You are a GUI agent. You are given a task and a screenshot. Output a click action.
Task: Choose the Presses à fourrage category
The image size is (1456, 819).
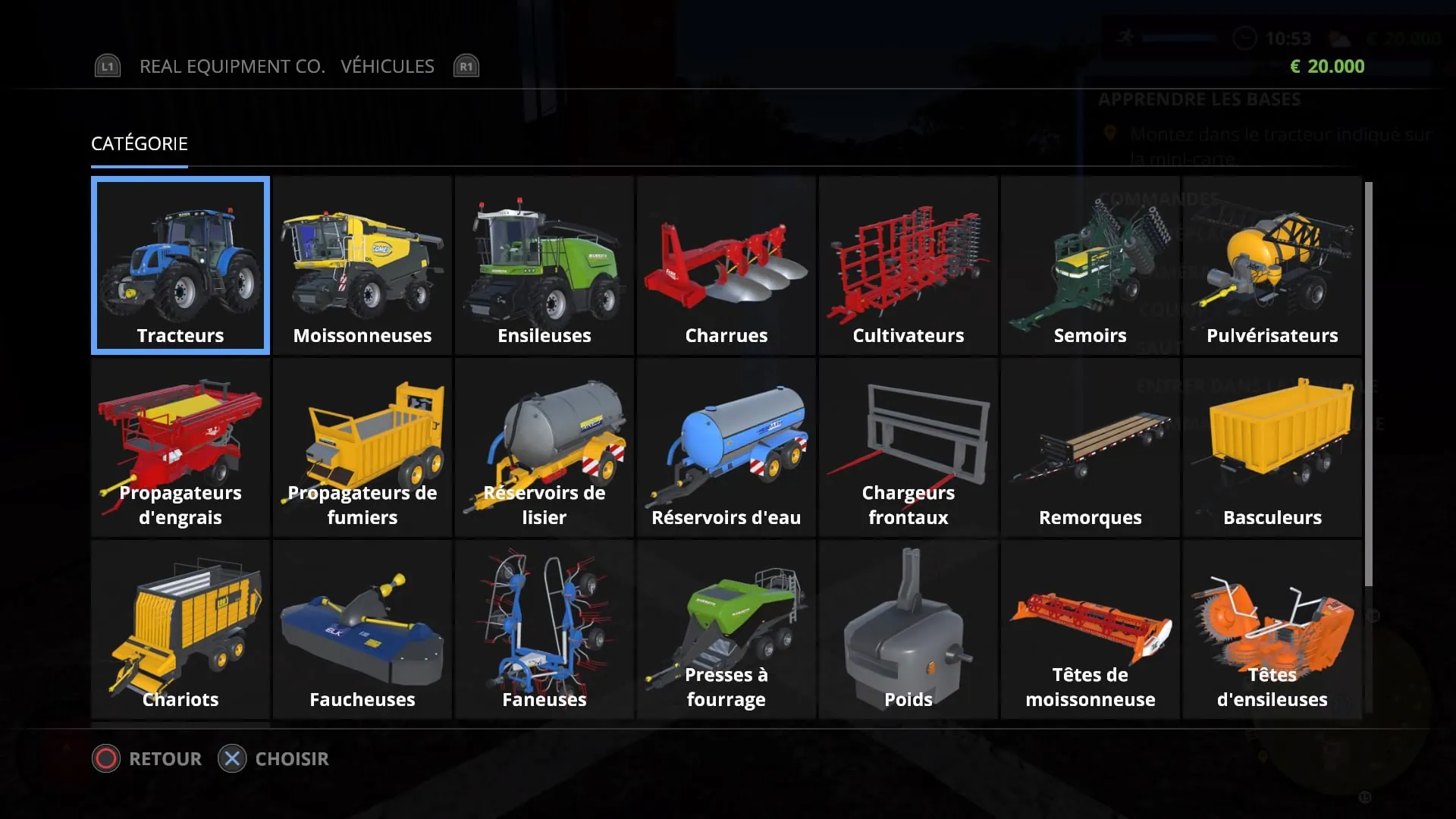click(x=726, y=629)
